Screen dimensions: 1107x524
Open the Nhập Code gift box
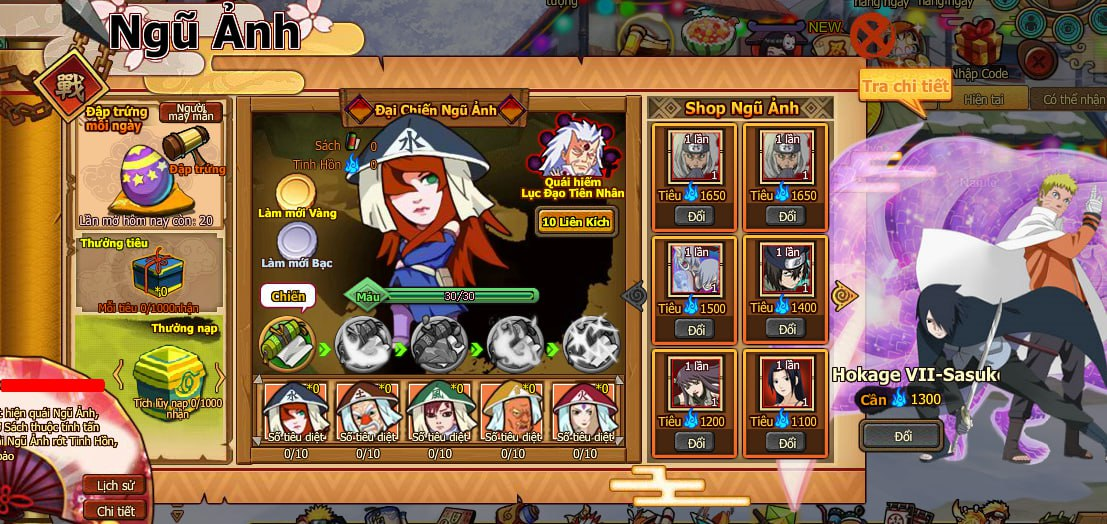pyautogui.click(x=978, y=45)
